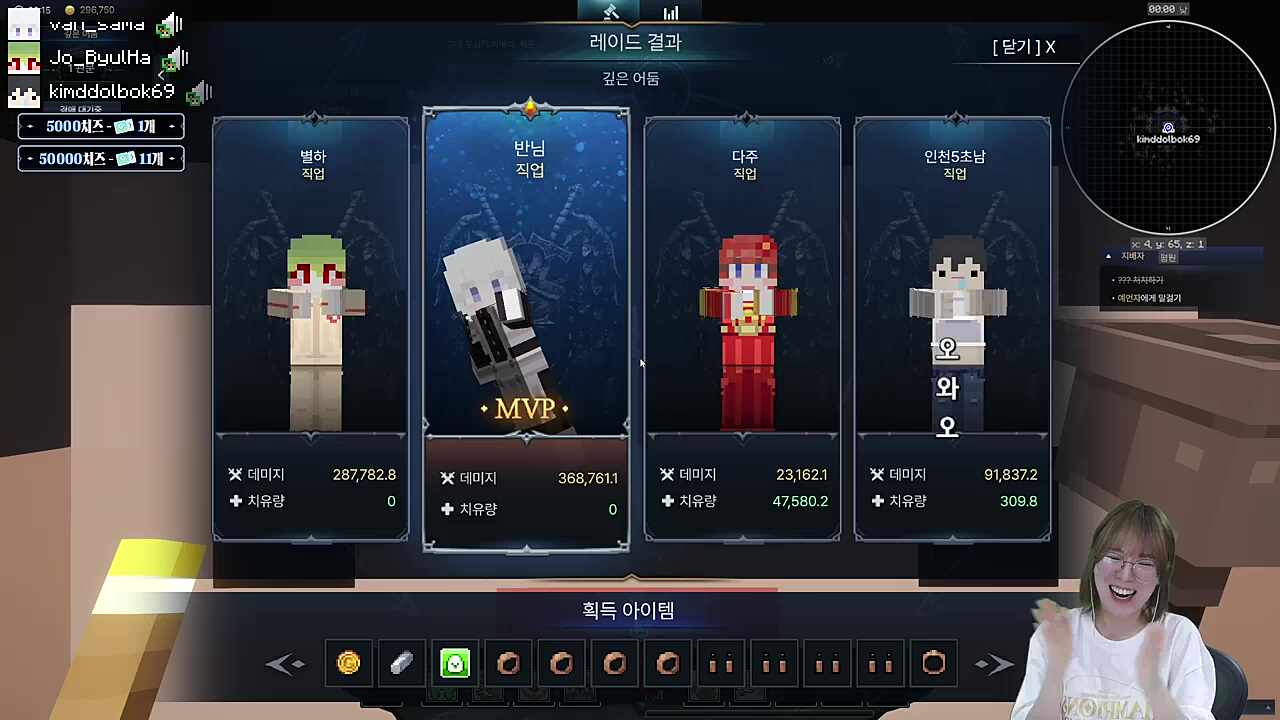1280x720 pixels.
Task: Collapse the 지배자 quest section triangle
Action: tap(1108, 256)
